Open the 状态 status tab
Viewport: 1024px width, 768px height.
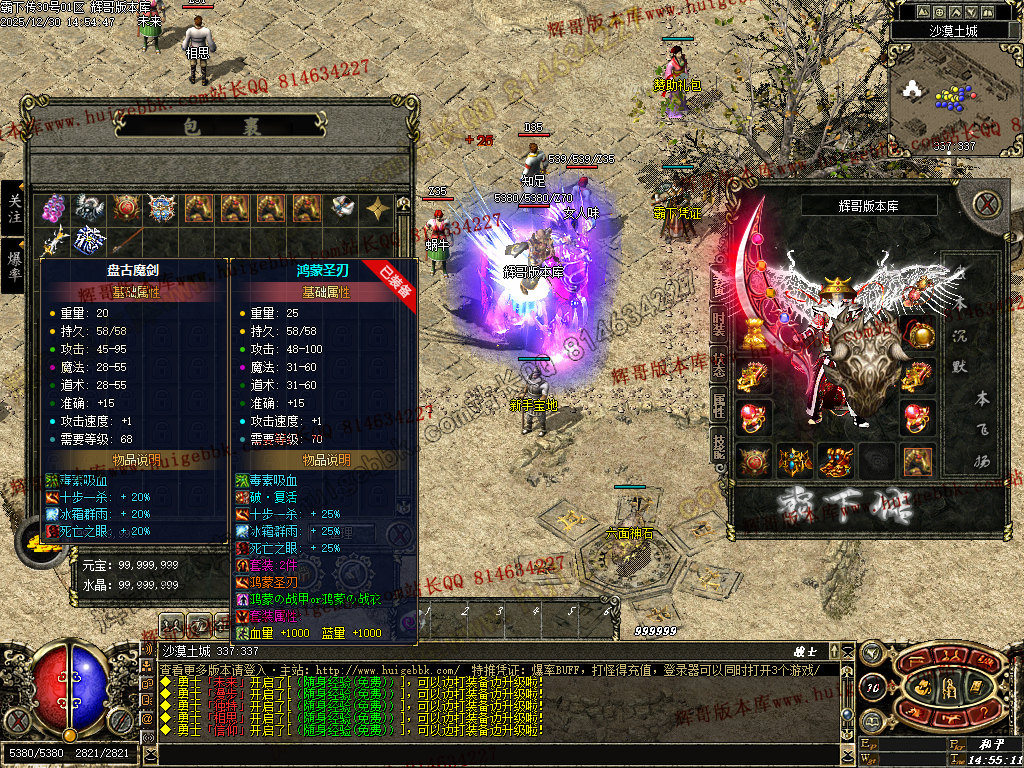719,363
